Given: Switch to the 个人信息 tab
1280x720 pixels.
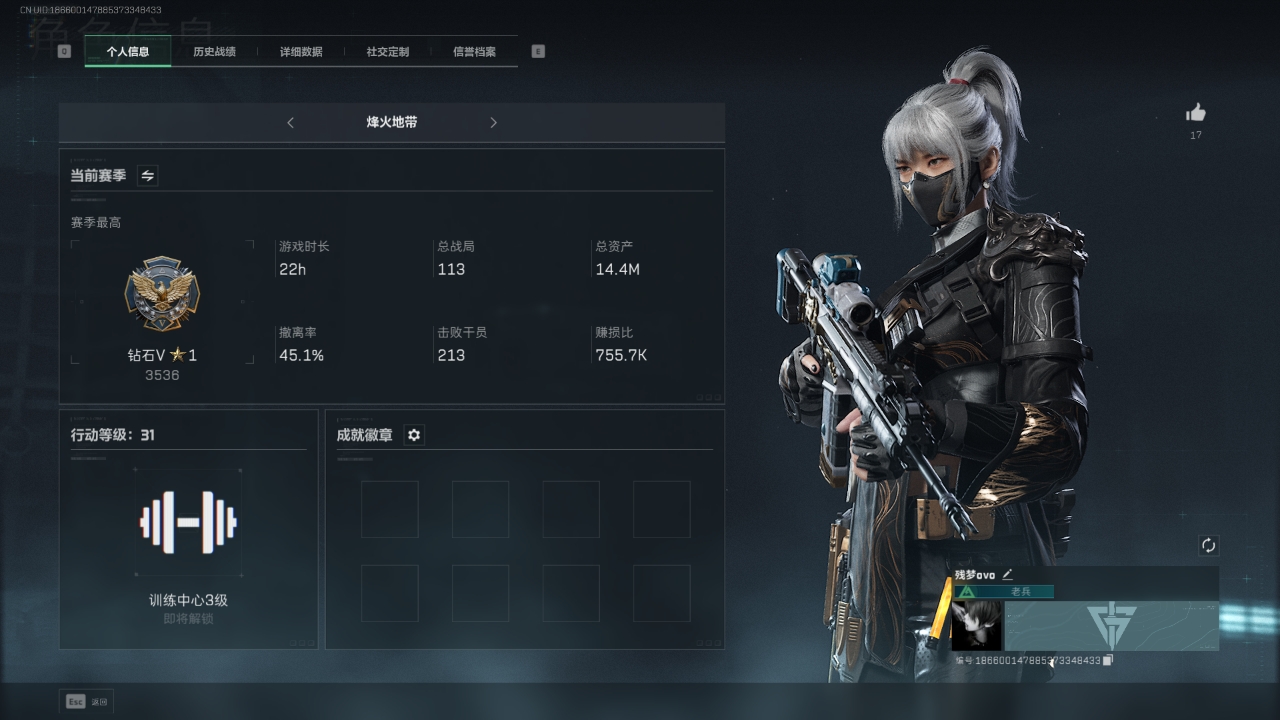Looking at the screenshot, I should click(128, 52).
